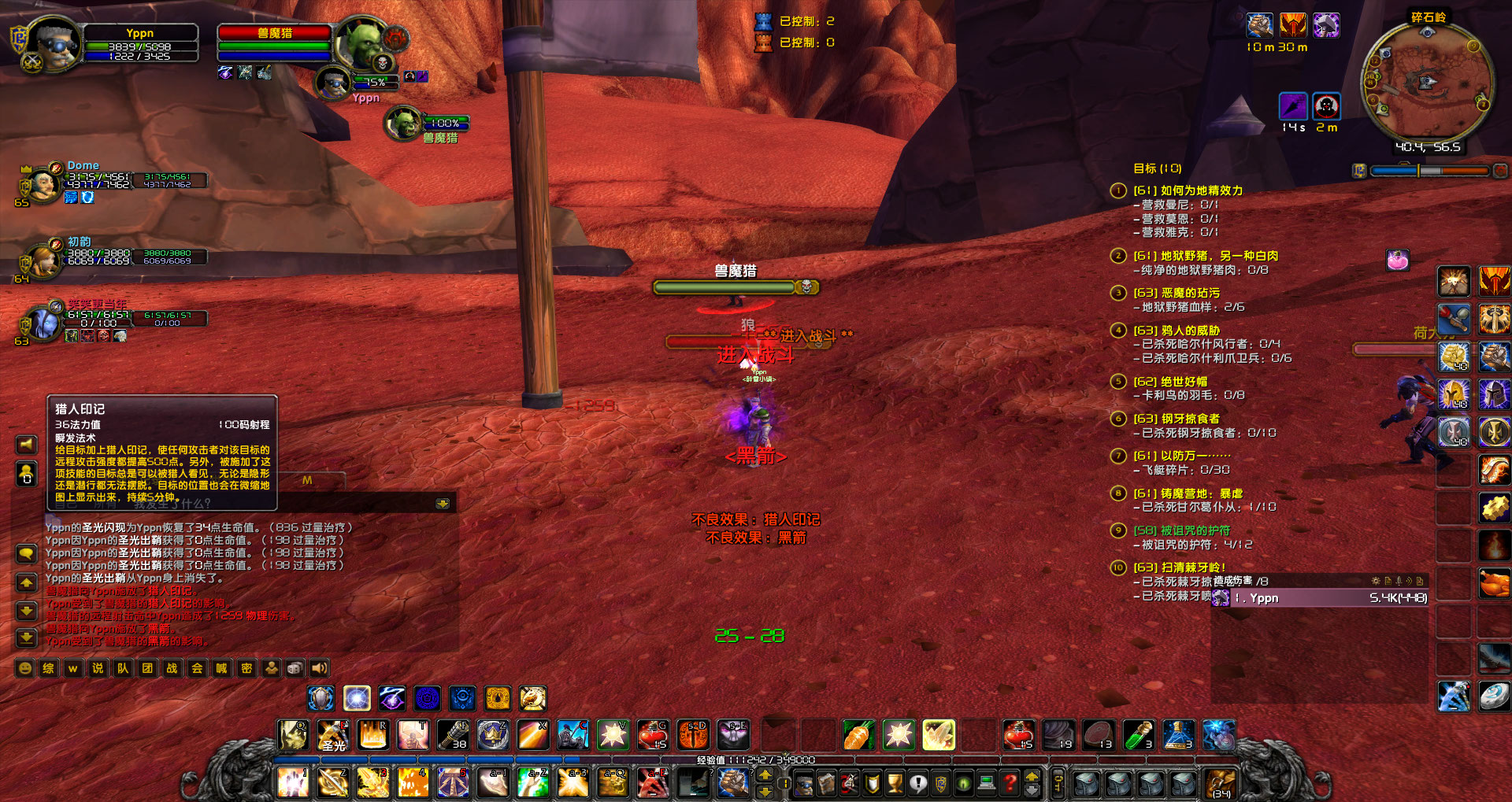Collapse quest 4 鸦人的威胁 in tracker
Viewport: 1512px width, 802px height.
coord(1118,331)
